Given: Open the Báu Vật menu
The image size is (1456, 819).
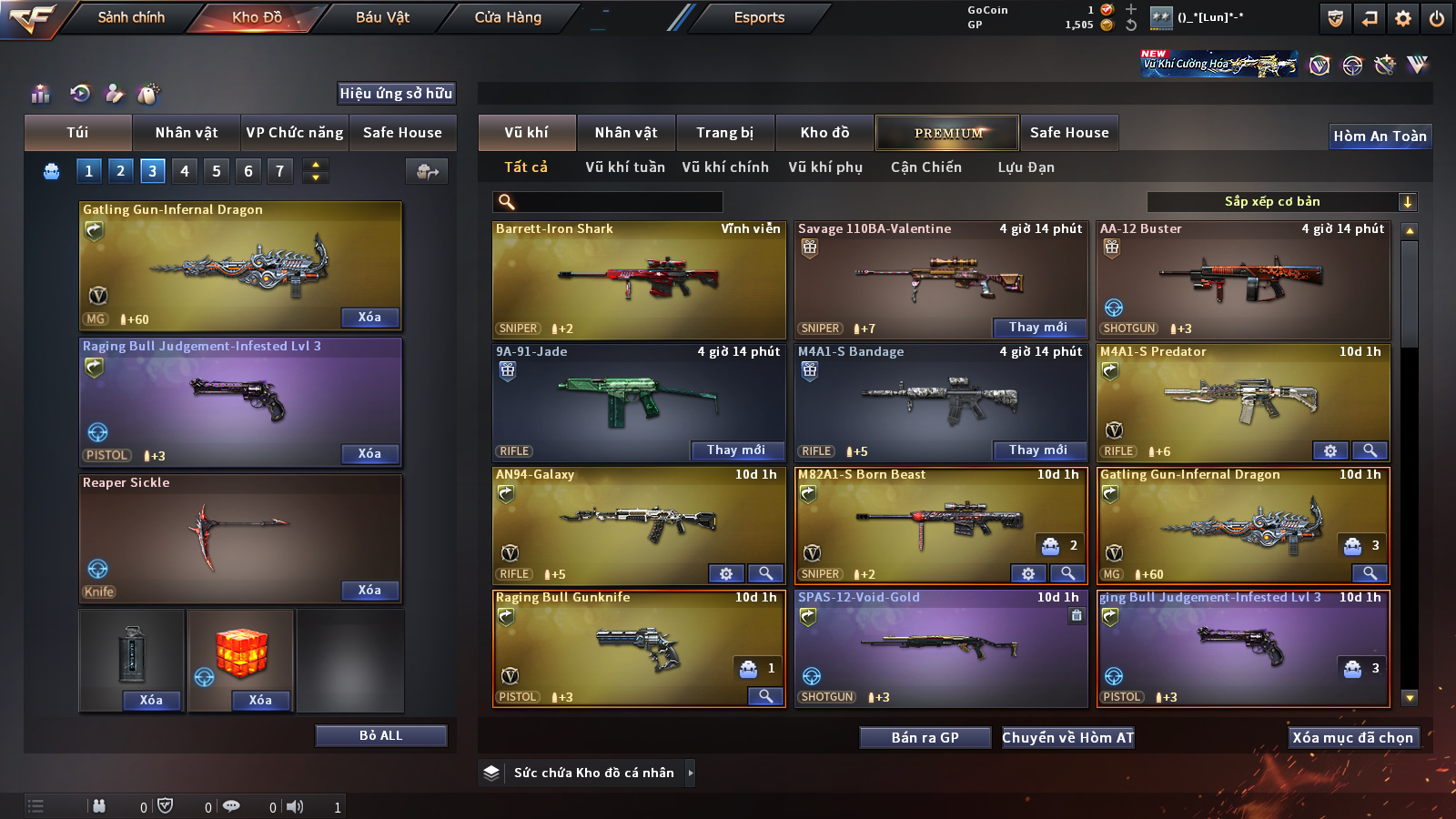Looking at the screenshot, I should pos(382,17).
